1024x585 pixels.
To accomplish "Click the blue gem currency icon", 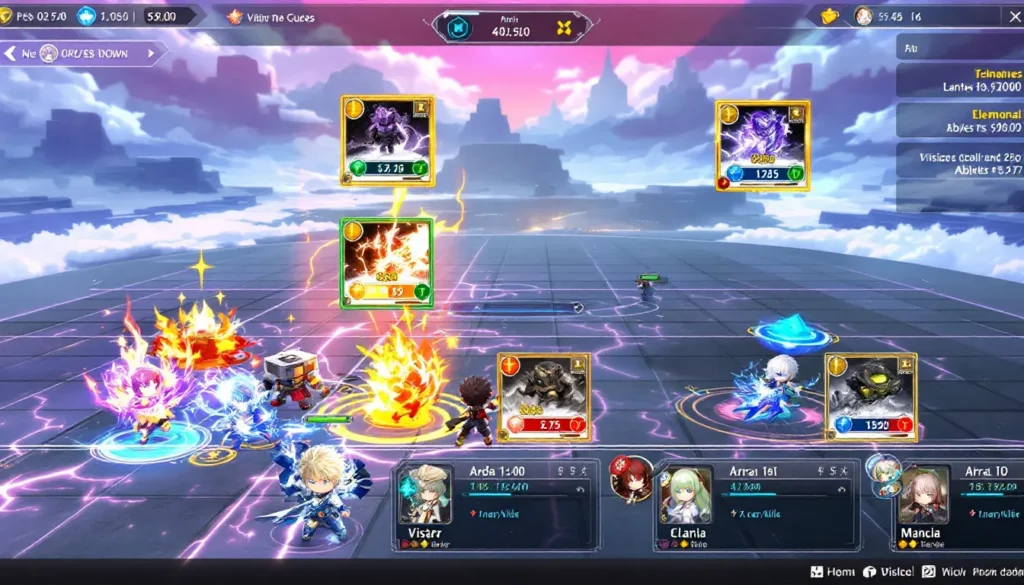I will (x=85, y=16).
